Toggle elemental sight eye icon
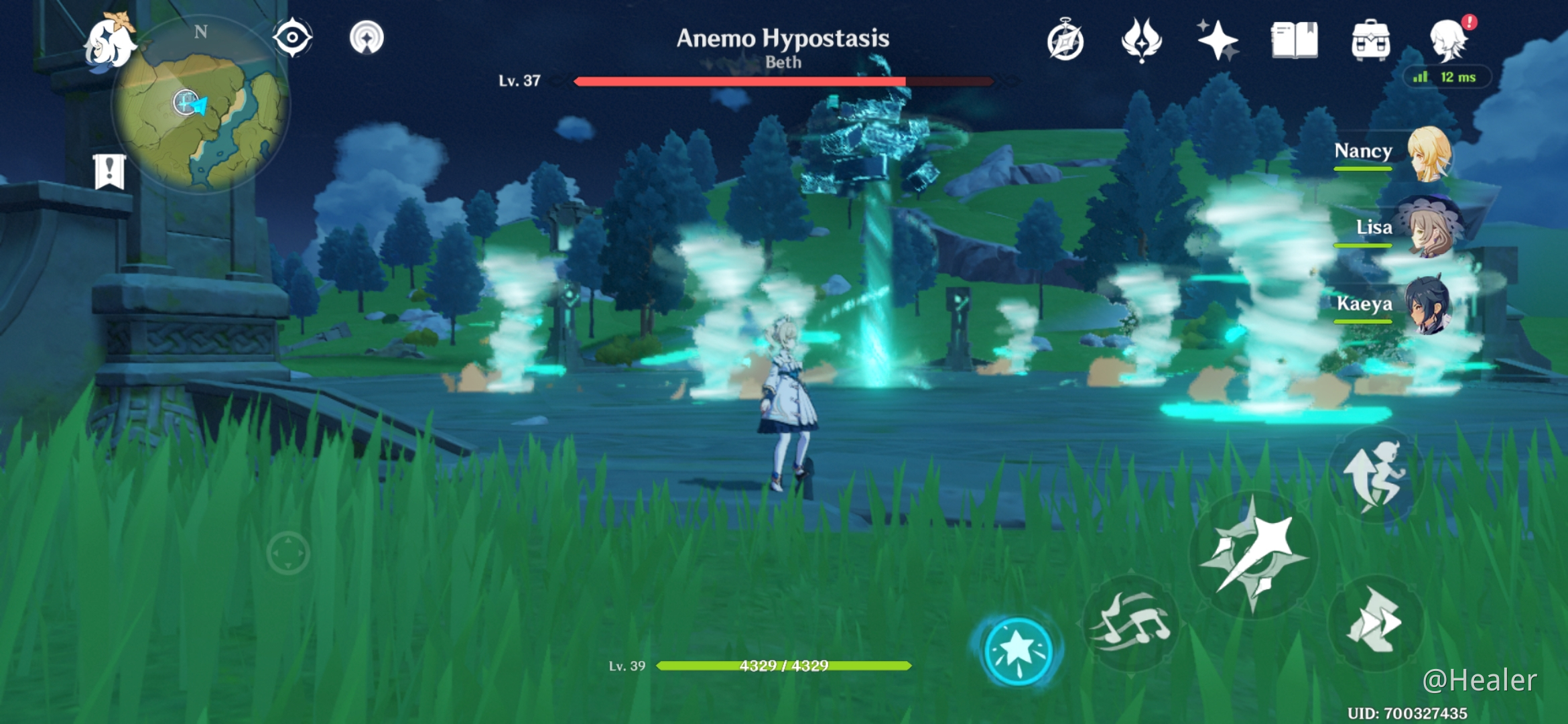 pos(292,38)
